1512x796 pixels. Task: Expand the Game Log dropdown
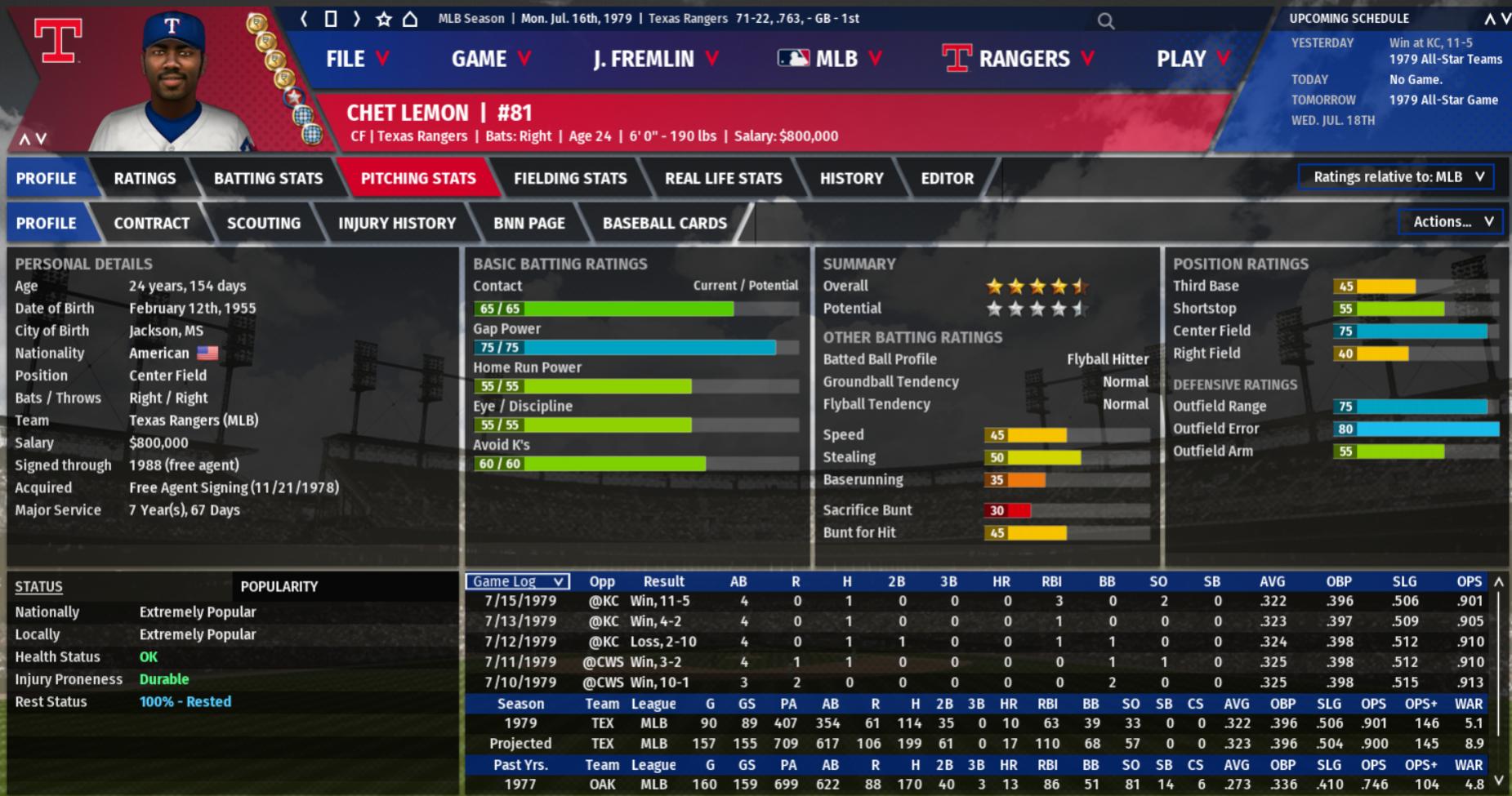pos(518,581)
